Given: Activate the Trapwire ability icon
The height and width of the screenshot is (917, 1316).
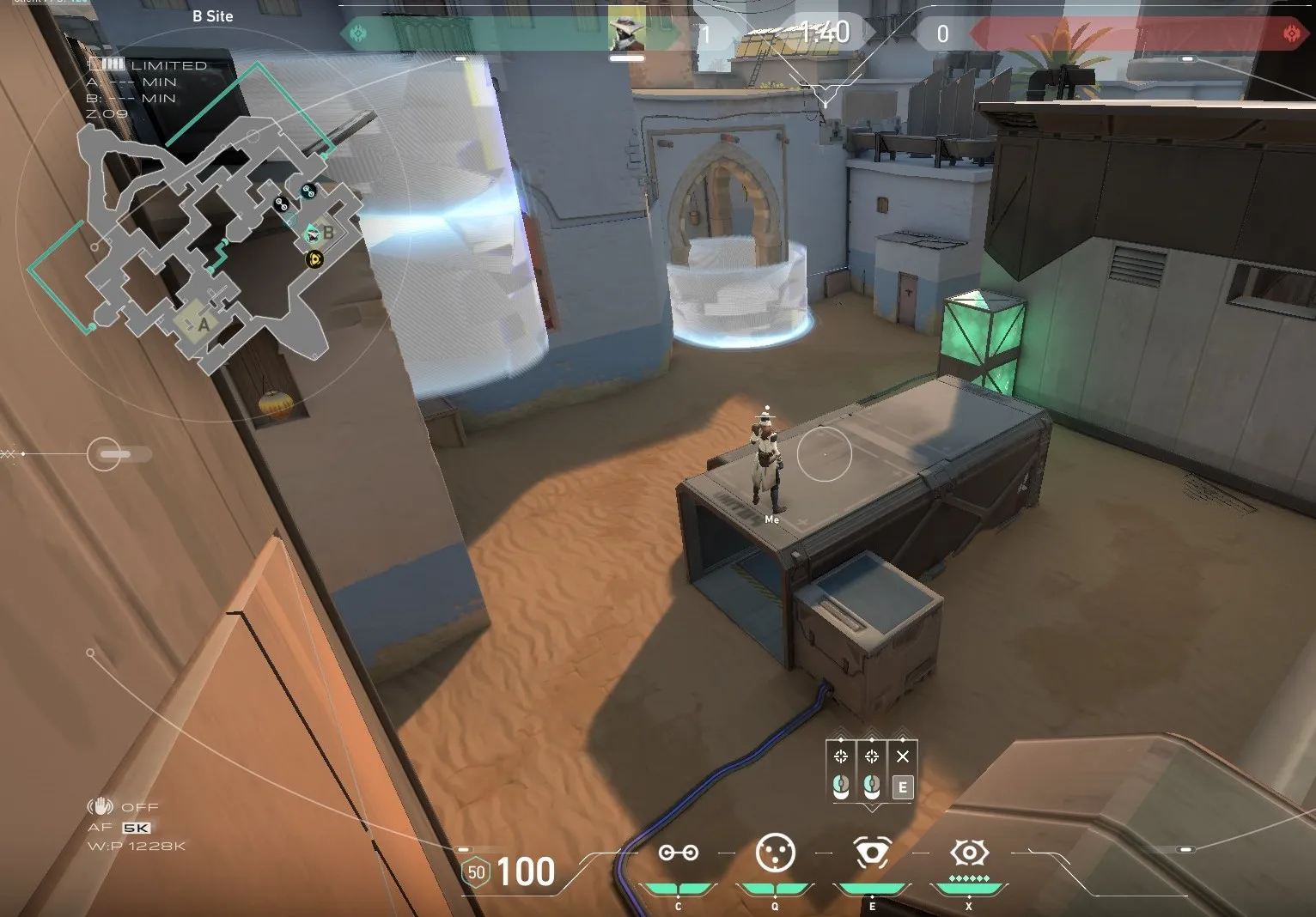Looking at the screenshot, I should coord(678,853).
